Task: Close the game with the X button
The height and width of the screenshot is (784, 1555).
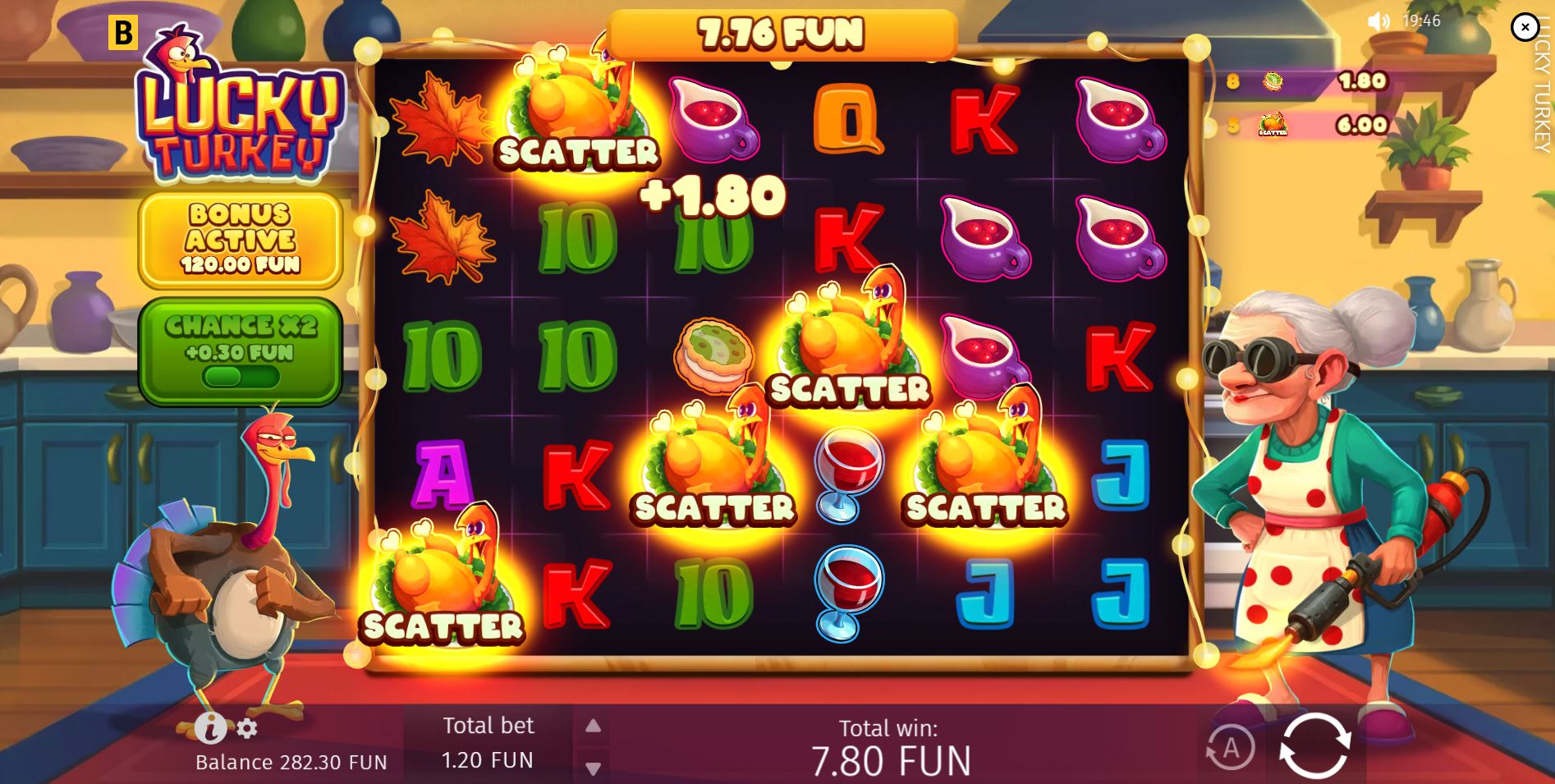Action: click(1525, 28)
